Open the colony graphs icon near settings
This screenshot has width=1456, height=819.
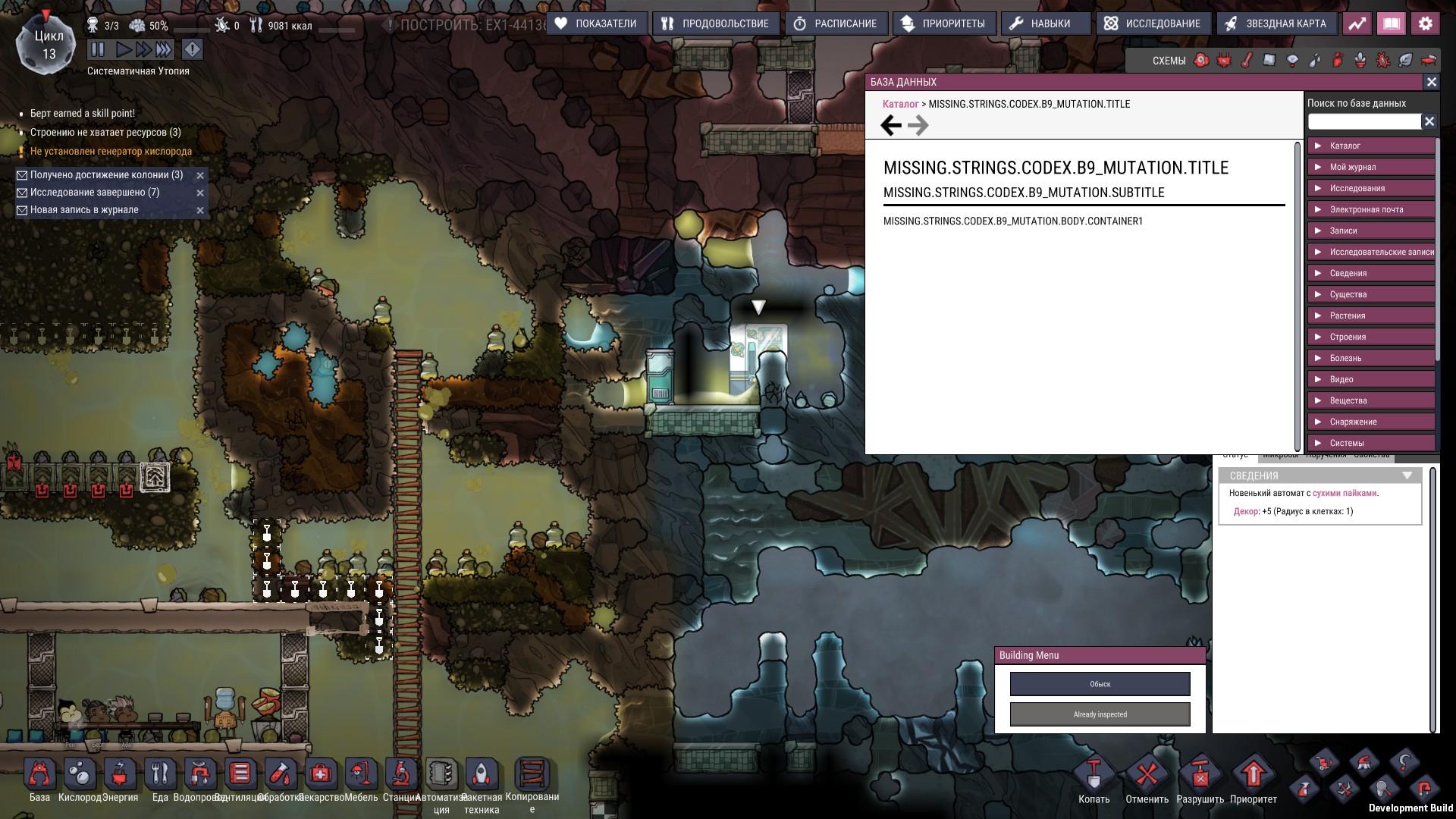coord(1357,23)
